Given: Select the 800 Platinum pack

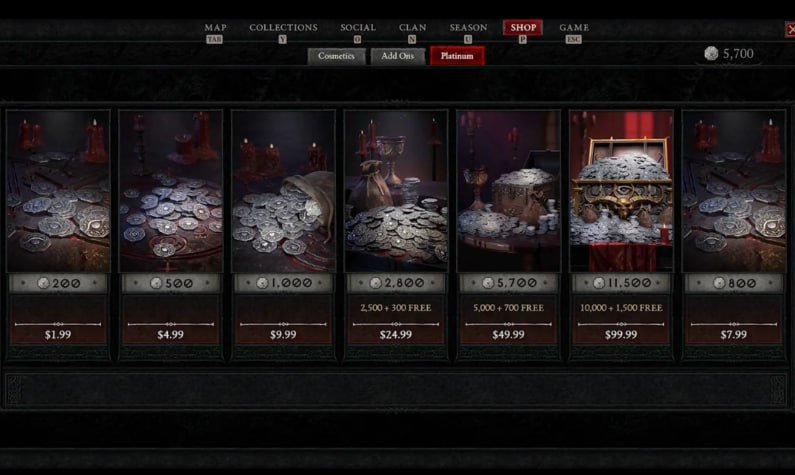Looking at the screenshot, I should click(x=733, y=230).
